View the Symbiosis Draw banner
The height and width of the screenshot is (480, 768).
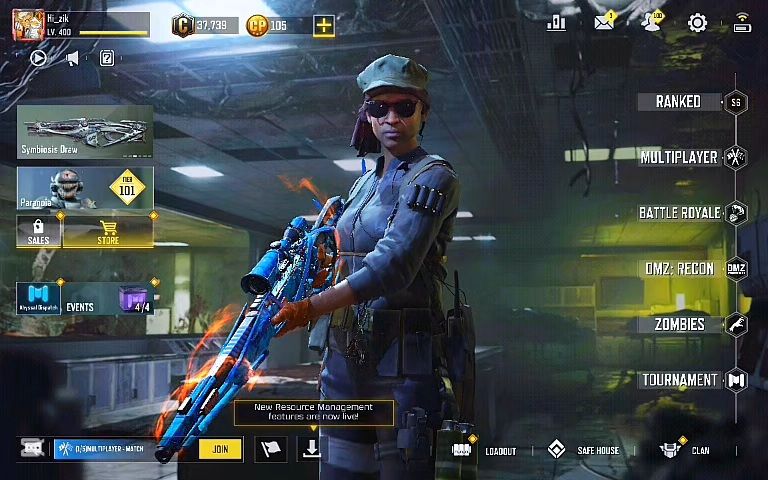click(x=85, y=132)
